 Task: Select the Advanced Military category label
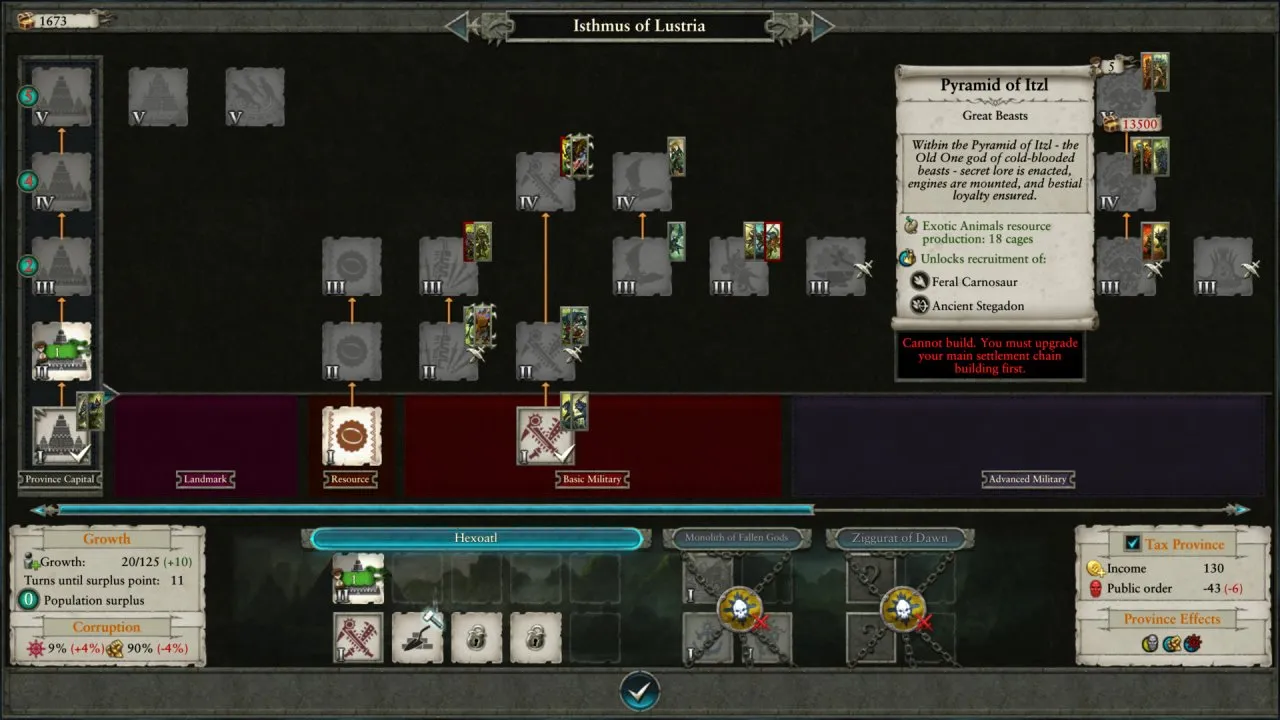coord(1028,480)
